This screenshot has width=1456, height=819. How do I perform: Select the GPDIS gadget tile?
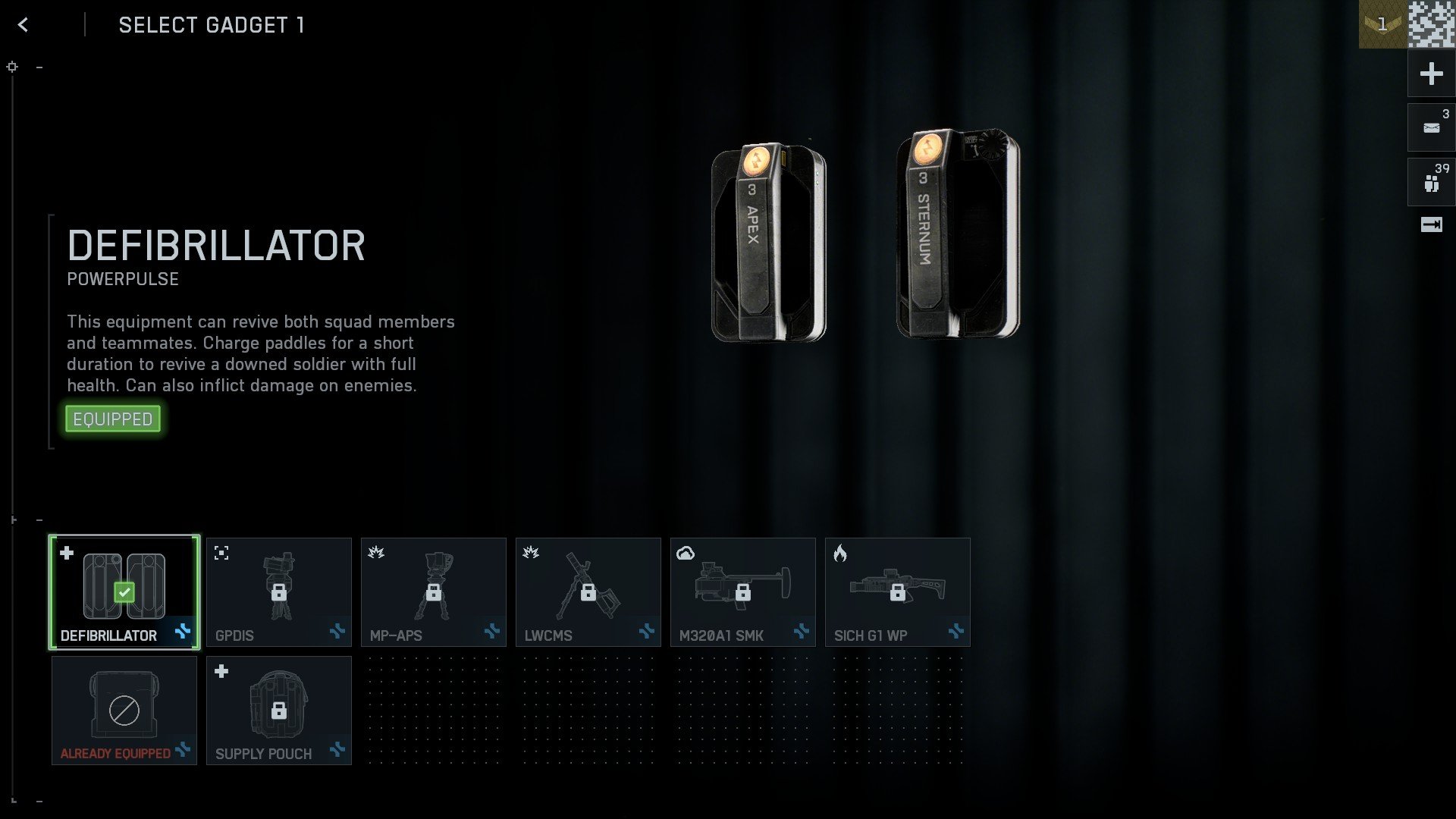coord(278,591)
